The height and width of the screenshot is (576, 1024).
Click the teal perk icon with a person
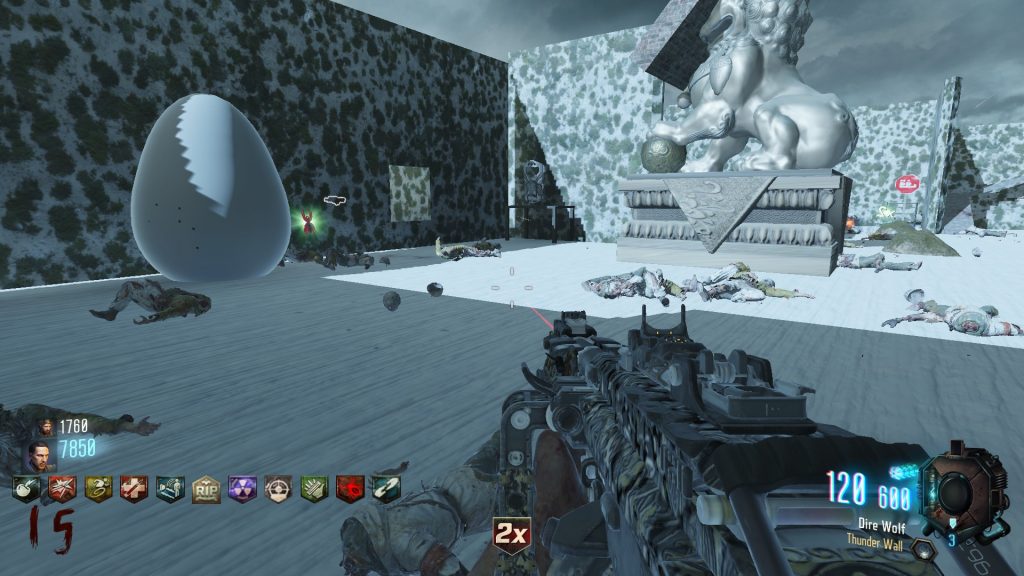click(x=170, y=489)
